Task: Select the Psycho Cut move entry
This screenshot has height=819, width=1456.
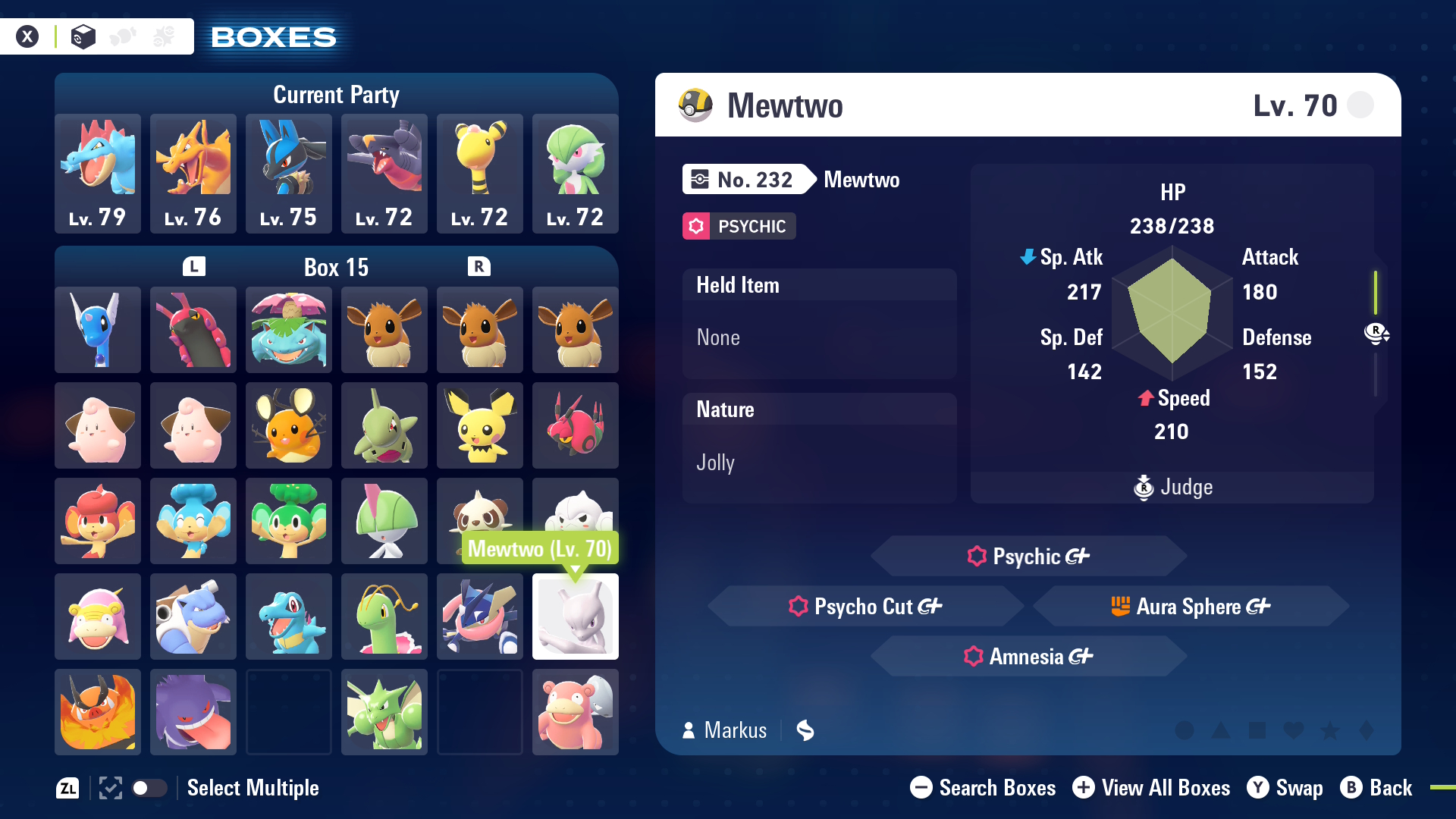Action: click(864, 606)
